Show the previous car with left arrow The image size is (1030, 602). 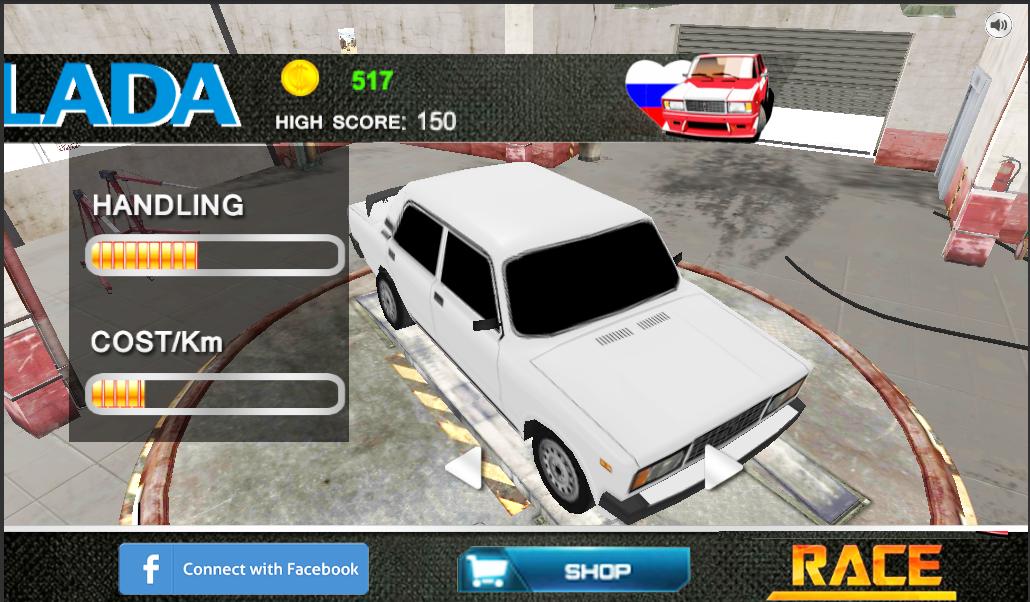point(465,468)
